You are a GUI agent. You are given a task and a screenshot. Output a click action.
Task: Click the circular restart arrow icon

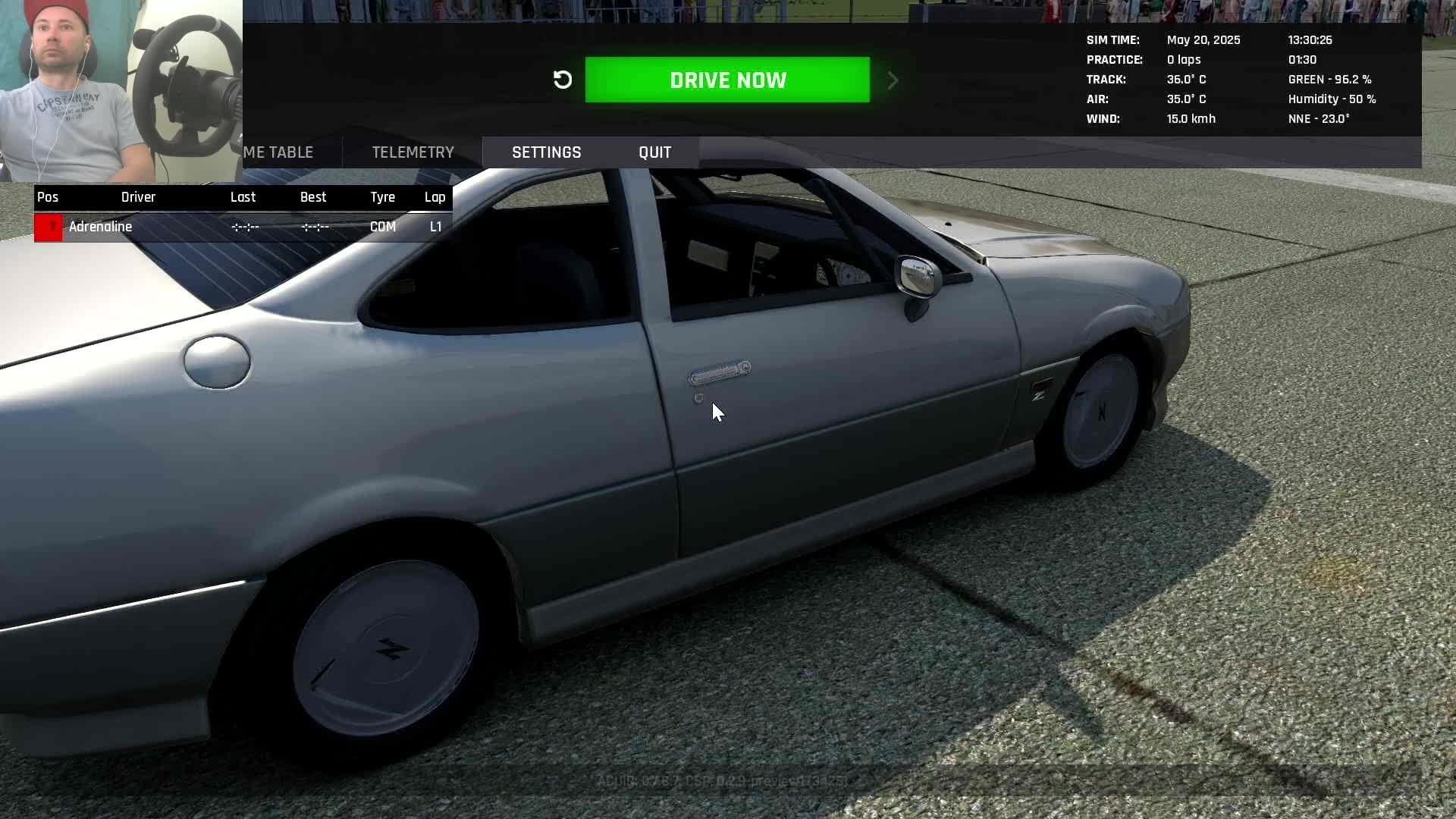point(563,80)
